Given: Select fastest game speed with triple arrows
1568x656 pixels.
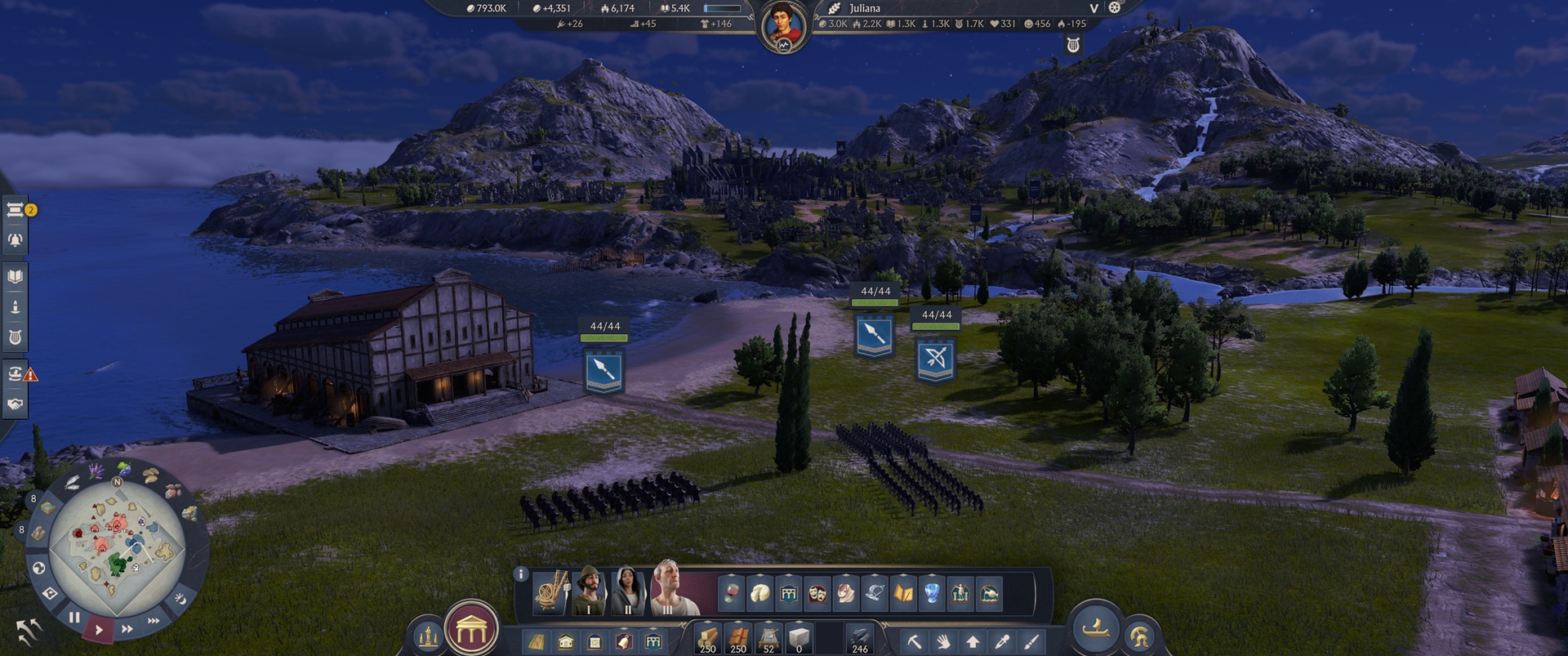Looking at the screenshot, I should (153, 619).
